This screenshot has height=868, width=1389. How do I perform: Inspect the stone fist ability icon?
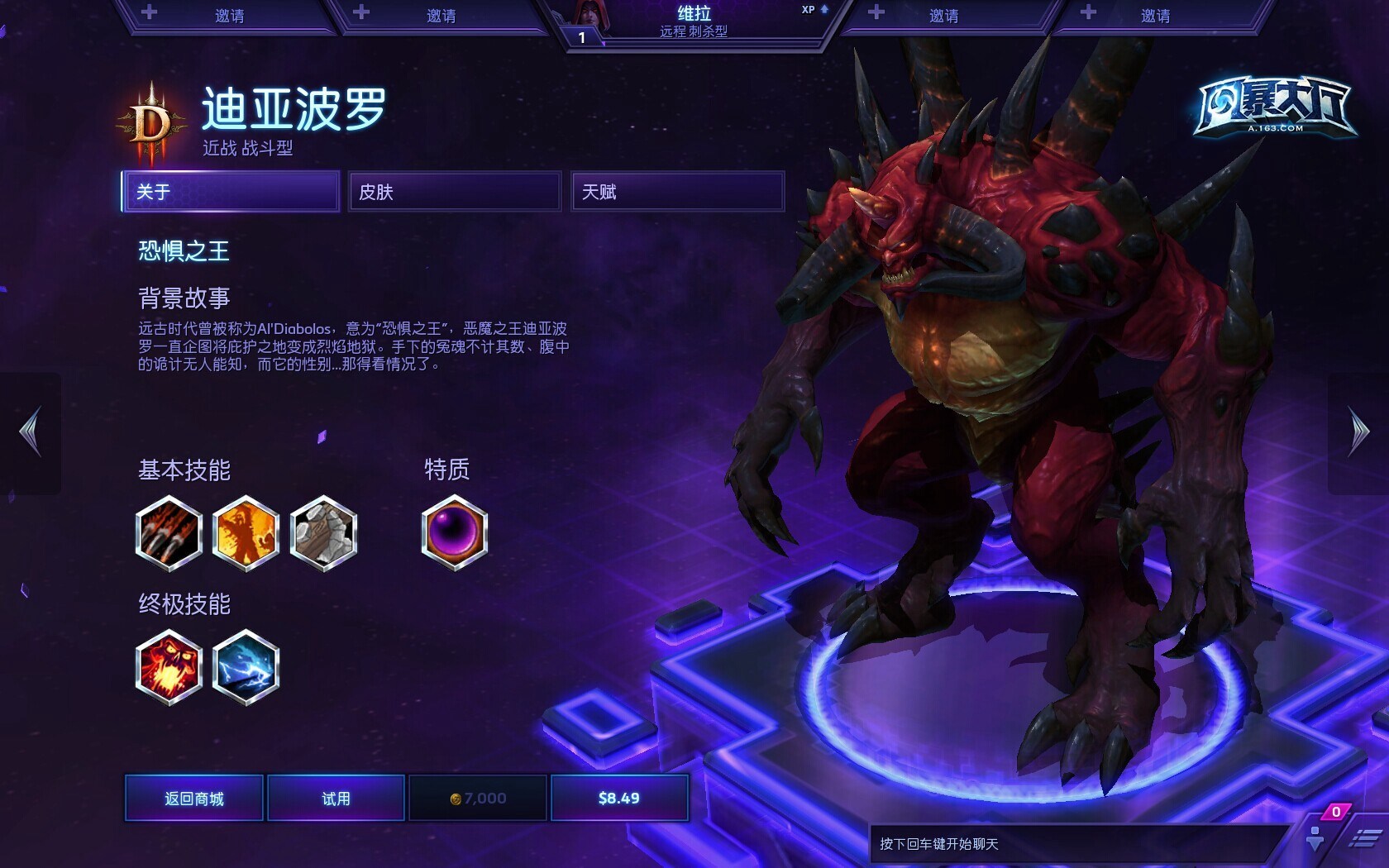323,533
